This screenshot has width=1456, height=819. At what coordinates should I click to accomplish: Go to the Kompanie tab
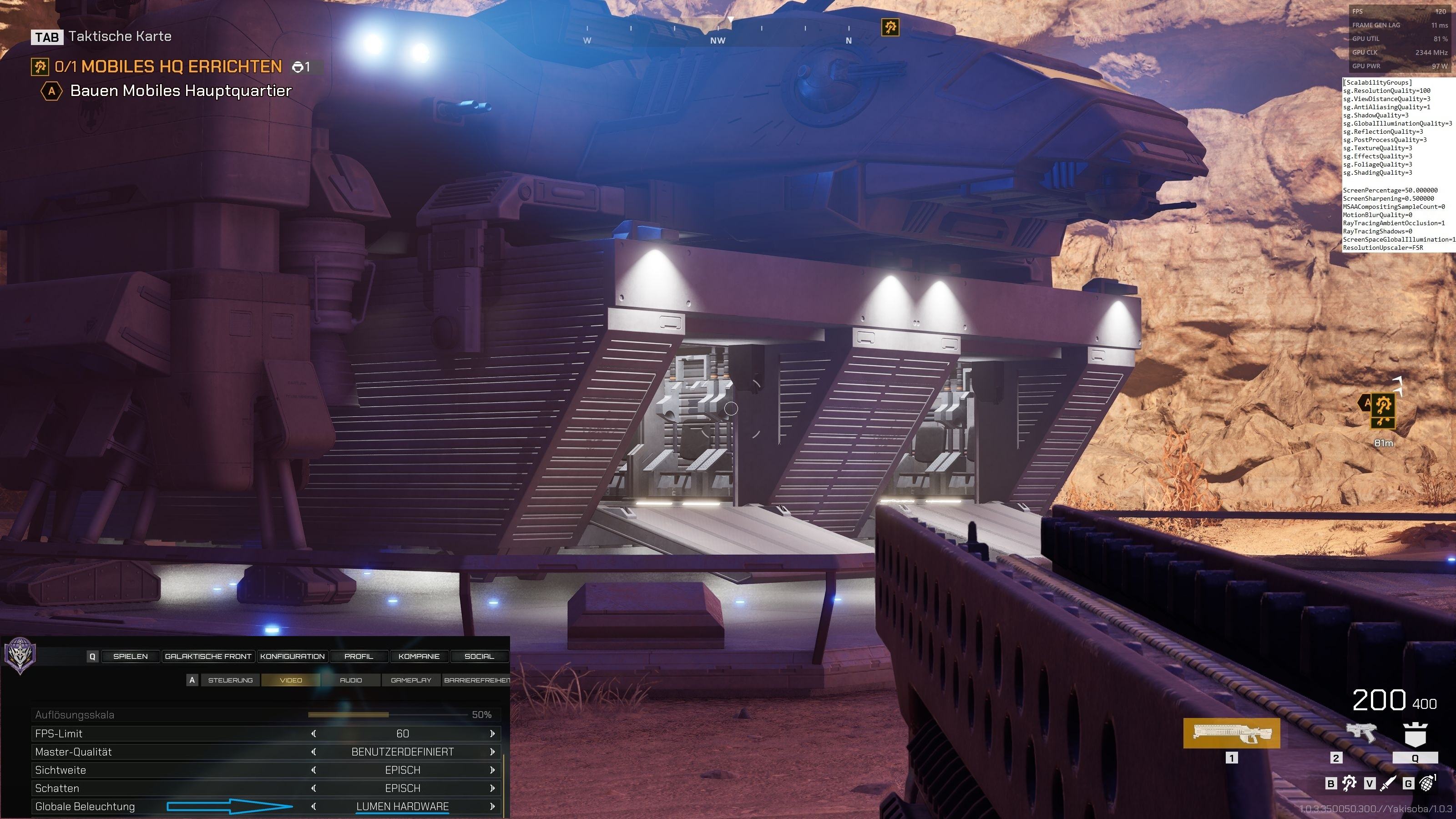419,656
